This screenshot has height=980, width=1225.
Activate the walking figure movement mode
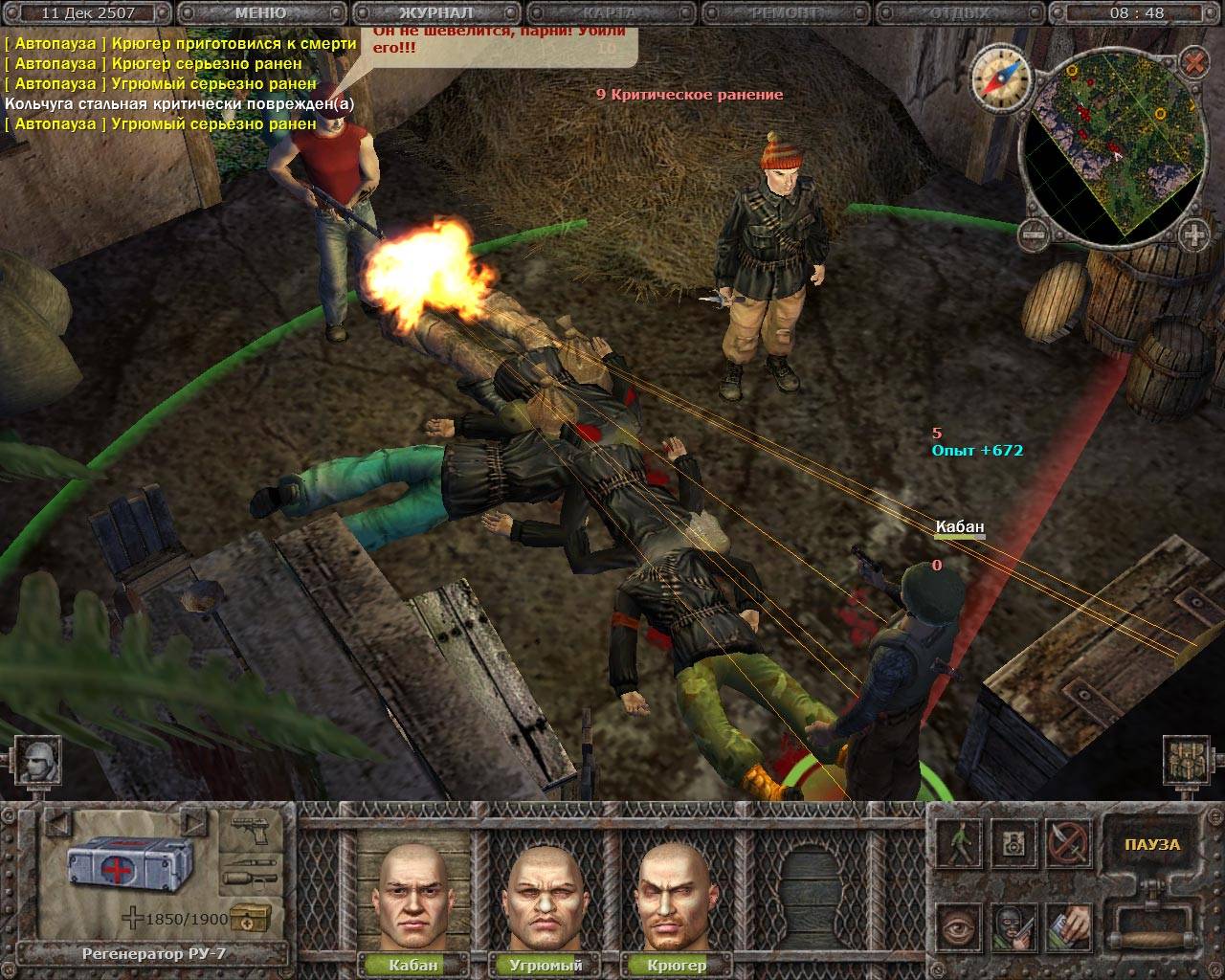pyautogui.click(x=958, y=844)
